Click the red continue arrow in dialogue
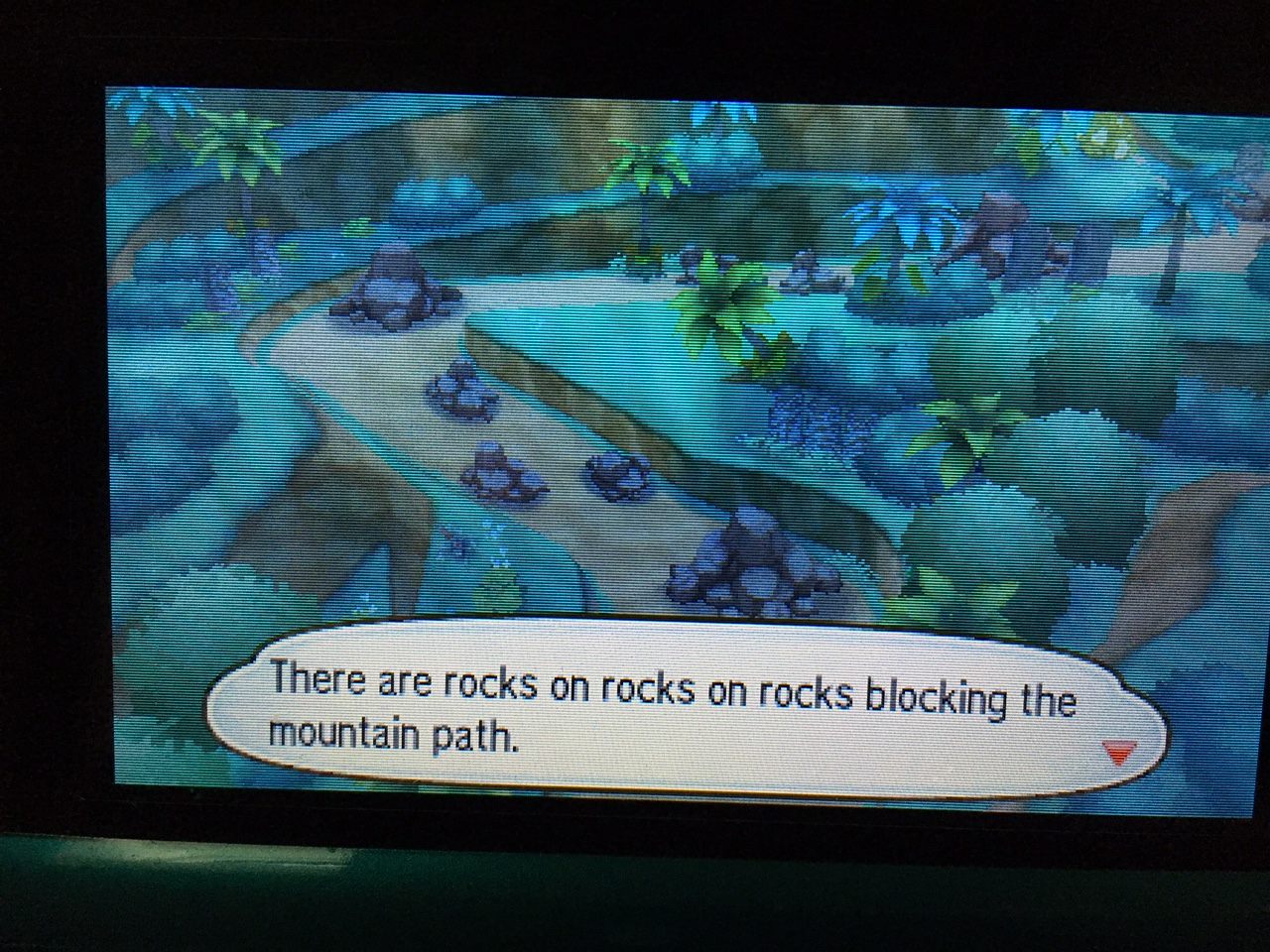Screen dimensions: 1270x952 pyautogui.click(x=1118, y=755)
